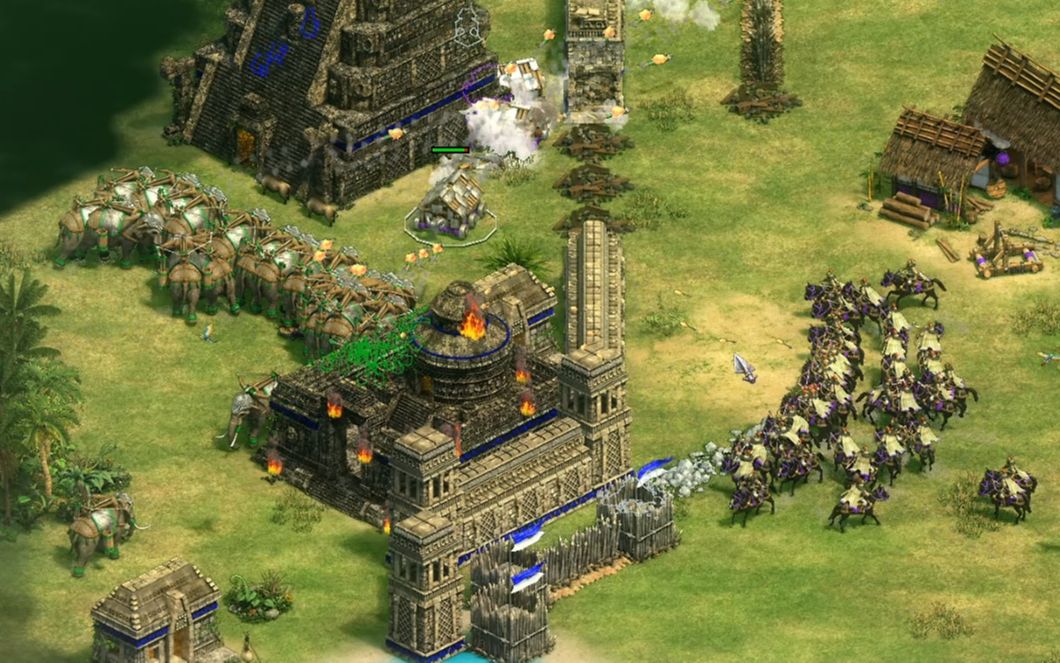Click the selected house with the white outline
The height and width of the screenshot is (663, 1060).
point(450,203)
